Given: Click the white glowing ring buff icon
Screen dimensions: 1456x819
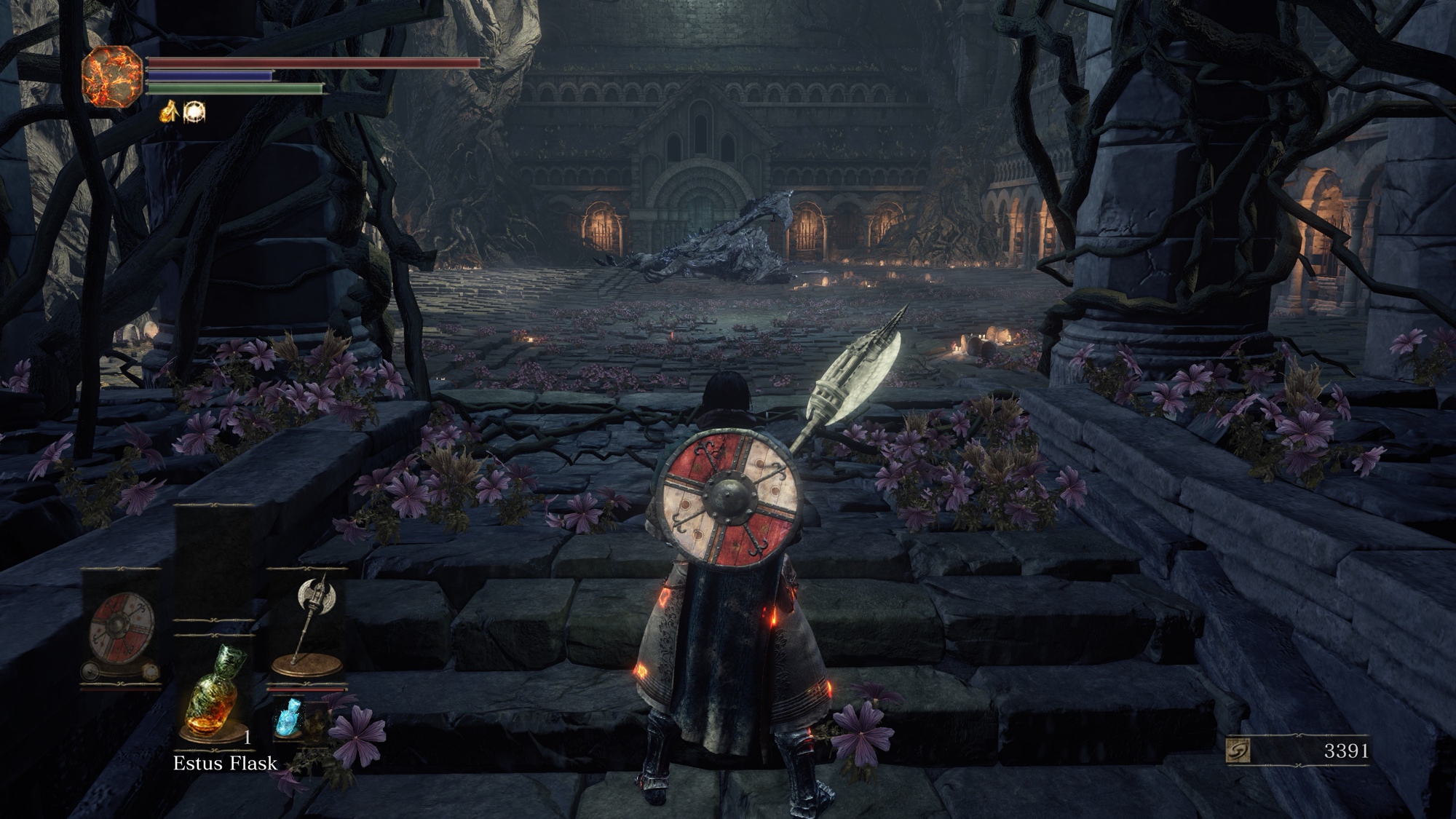Looking at the screenshot, I should 194,112.
